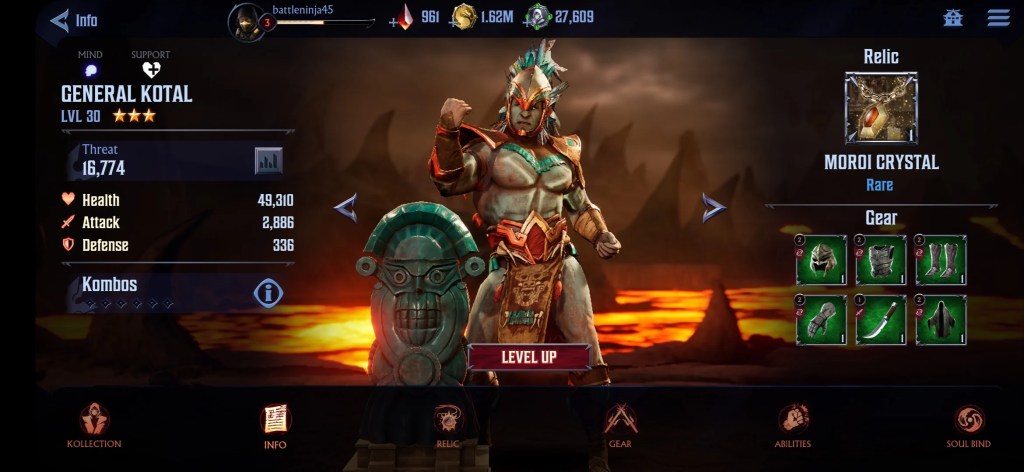Open the battleninja45 player profile avatar
1024x472 pixels.
point(246,20)
